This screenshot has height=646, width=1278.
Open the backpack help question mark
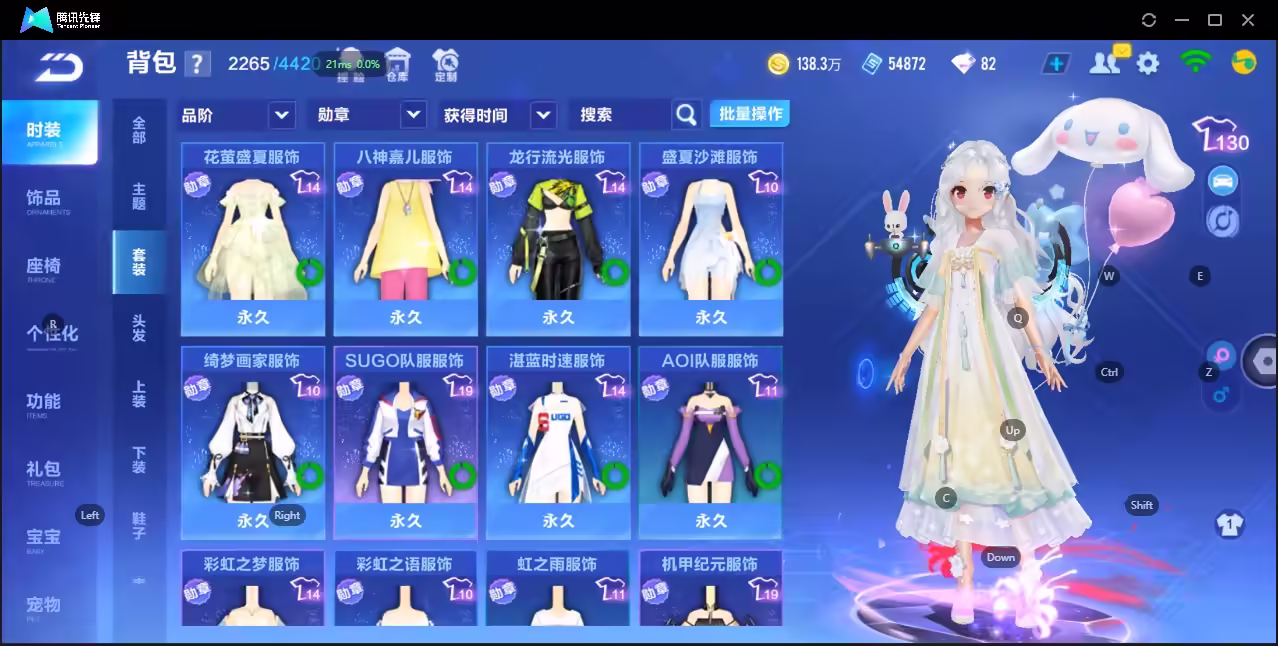click(197, 64)
